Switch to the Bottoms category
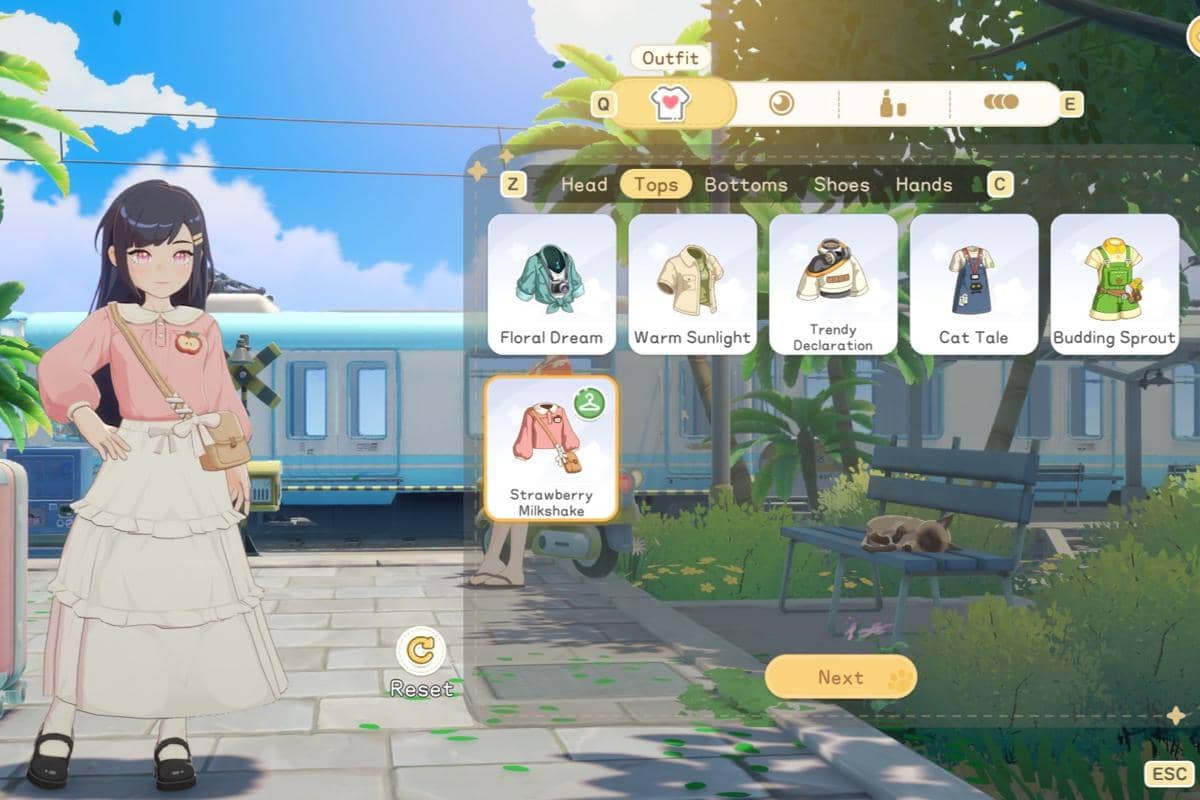Viewport: 1200px width, 800px height. (x=746, y=184)
